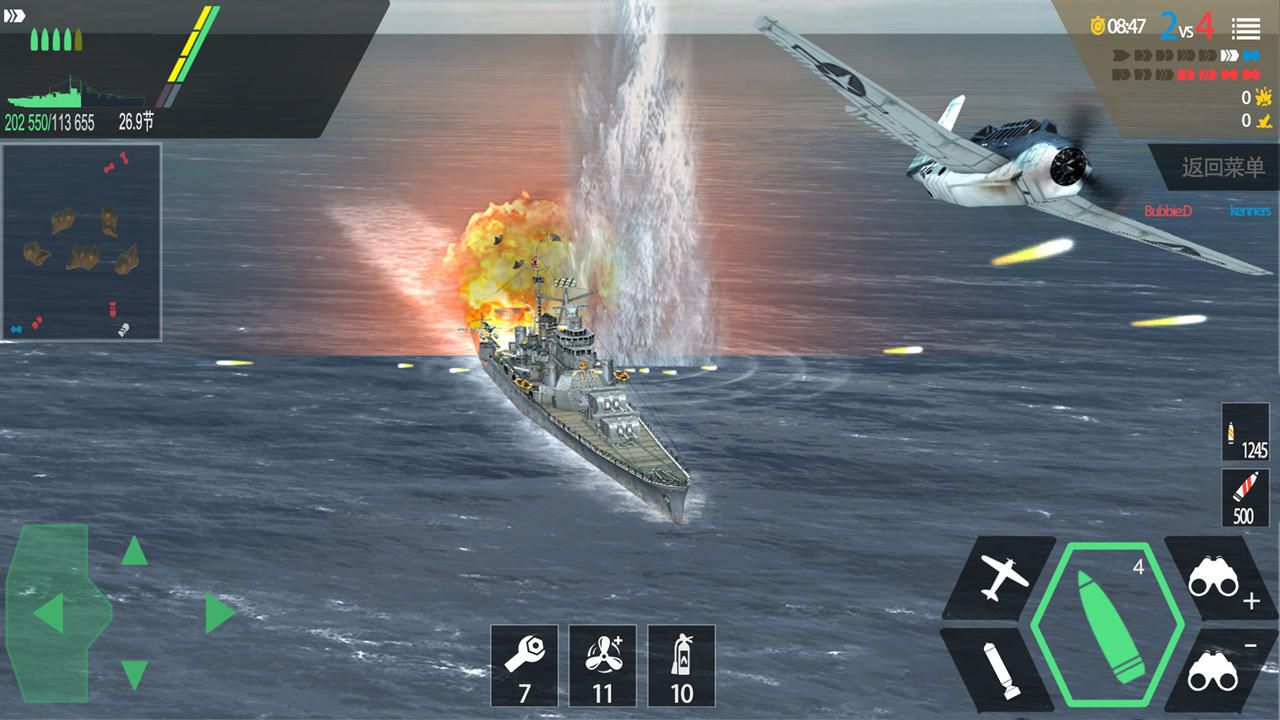
Task: Use the repair wrench consumable
Action: click(x=525, y=665)
